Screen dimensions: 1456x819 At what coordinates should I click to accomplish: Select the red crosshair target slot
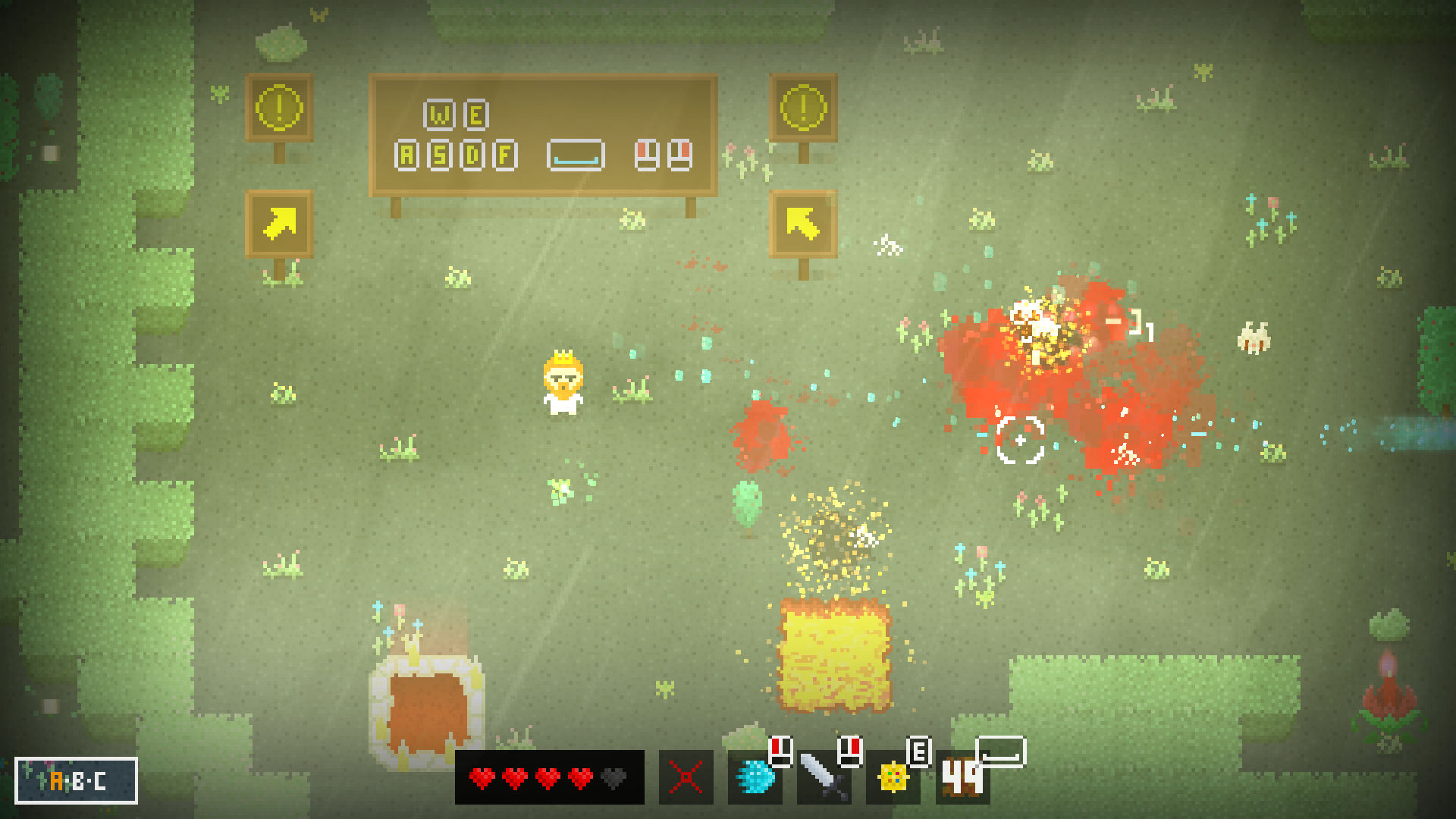pos(686,777)
